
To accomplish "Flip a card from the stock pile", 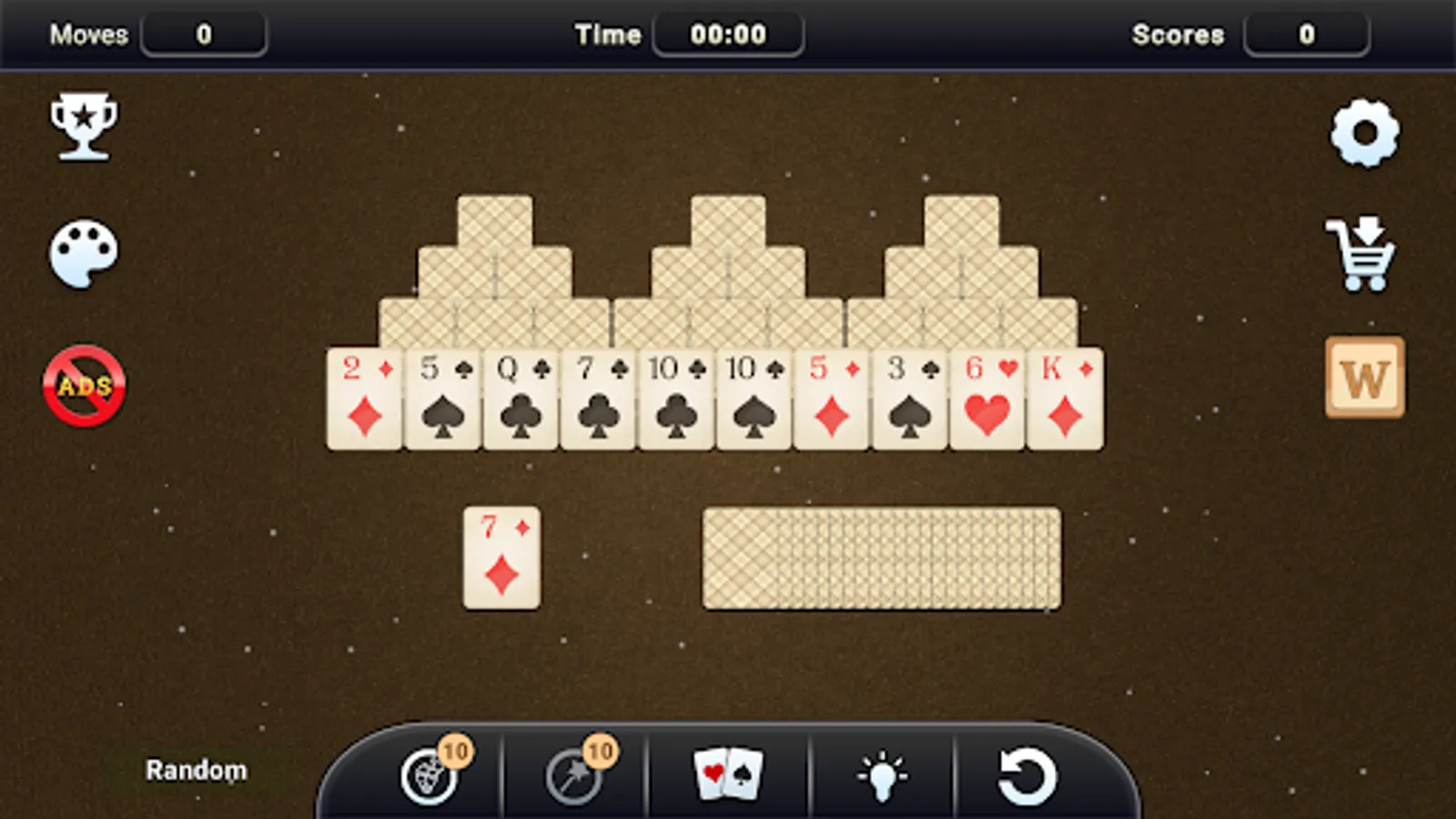I will (x=878, y=558).
